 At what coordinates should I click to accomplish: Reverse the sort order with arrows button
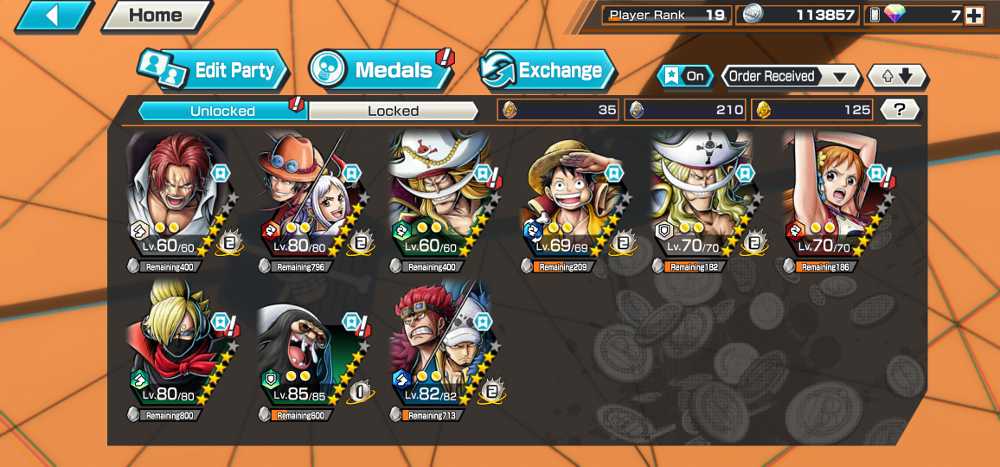point(897,76)
